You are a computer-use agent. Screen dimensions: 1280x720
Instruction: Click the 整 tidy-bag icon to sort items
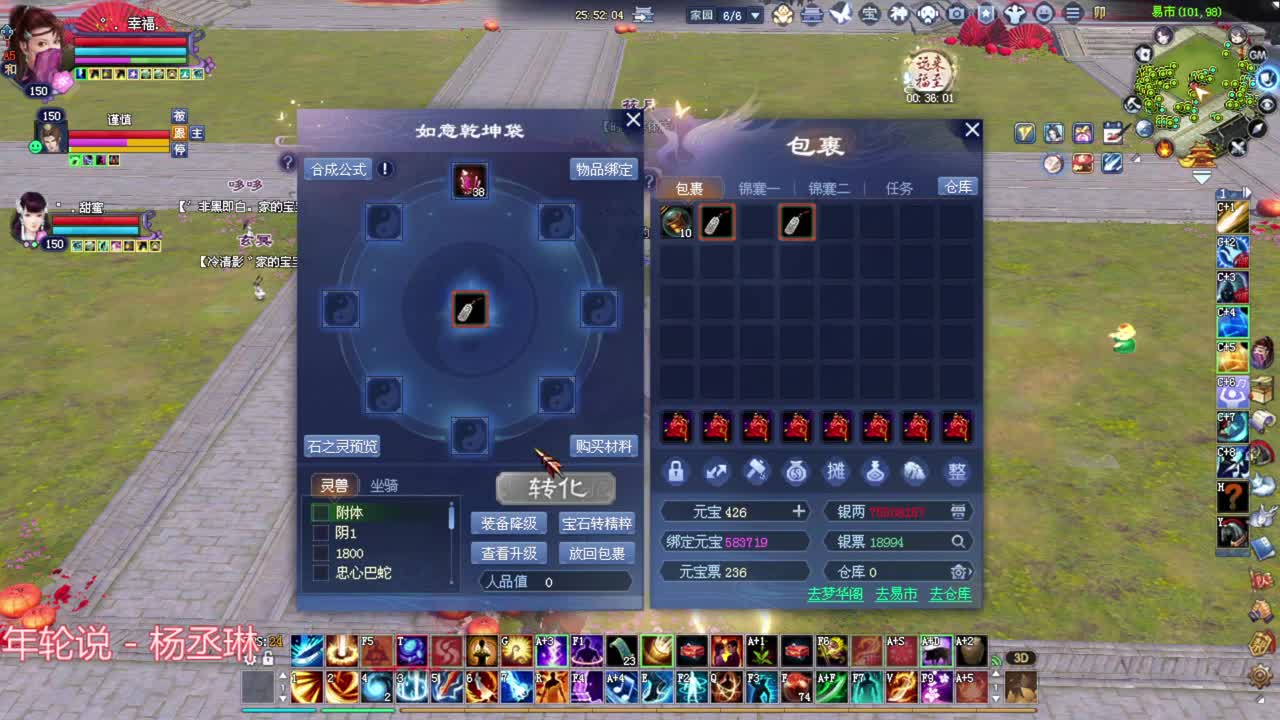point(958,472)
